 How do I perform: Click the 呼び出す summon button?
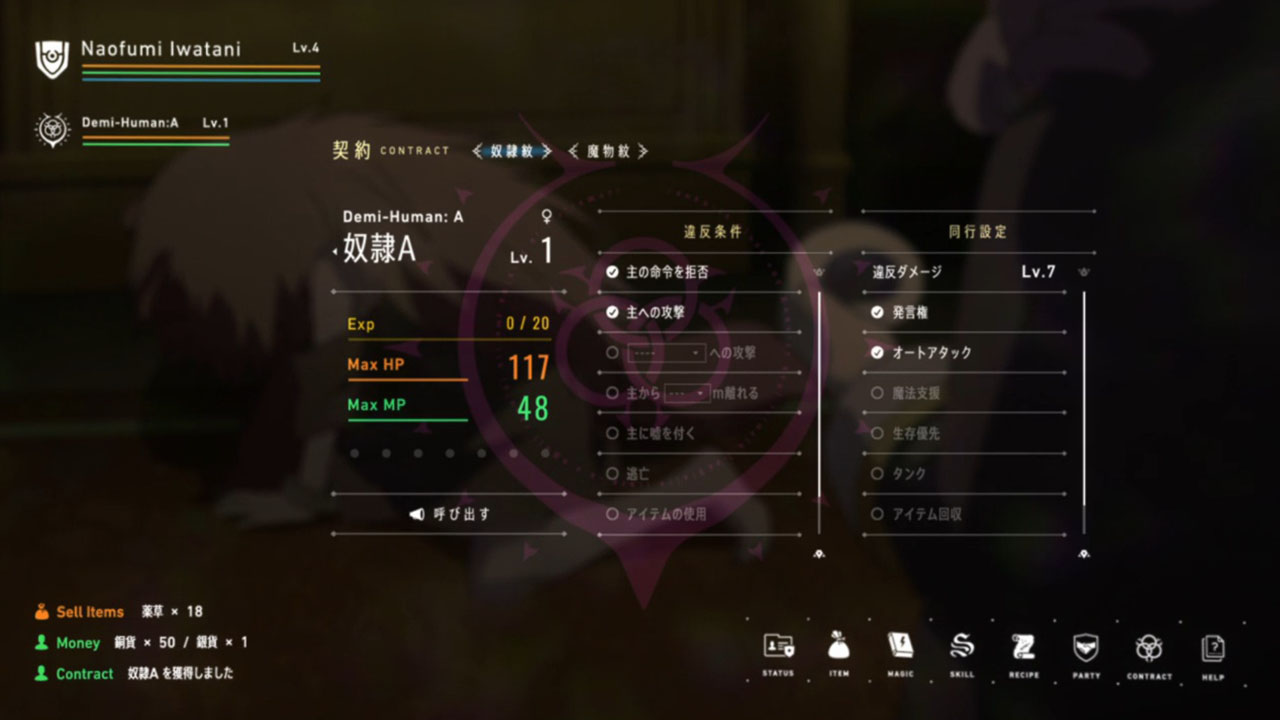(451, 514)
